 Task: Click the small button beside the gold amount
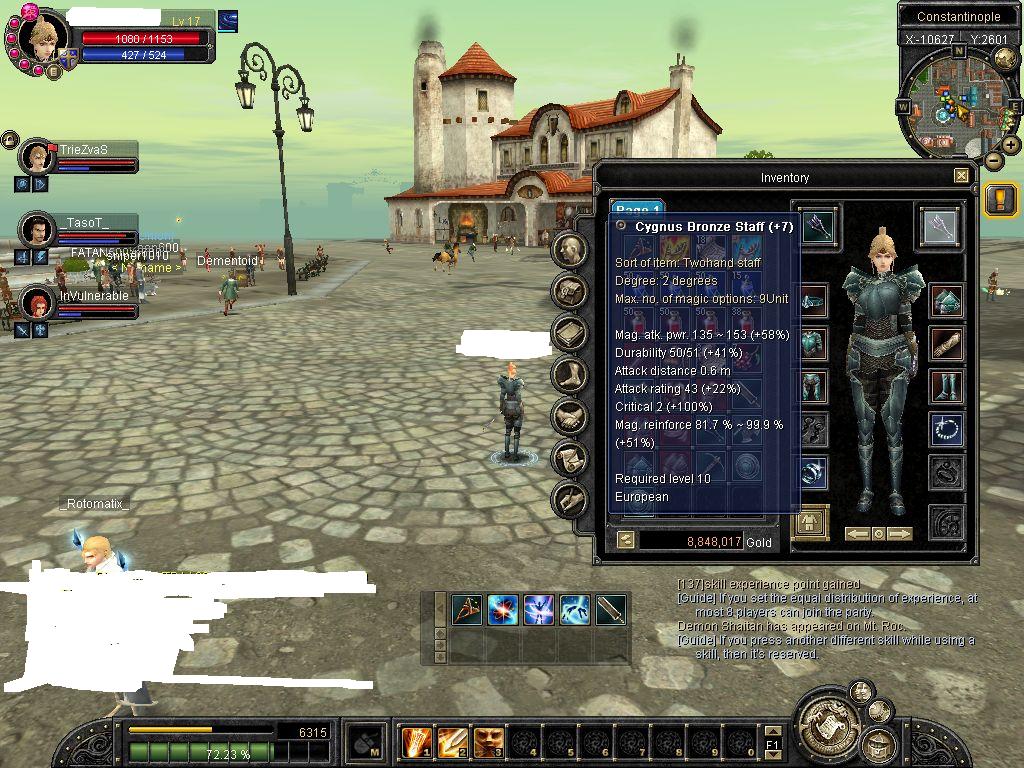(x=624, y=541)
